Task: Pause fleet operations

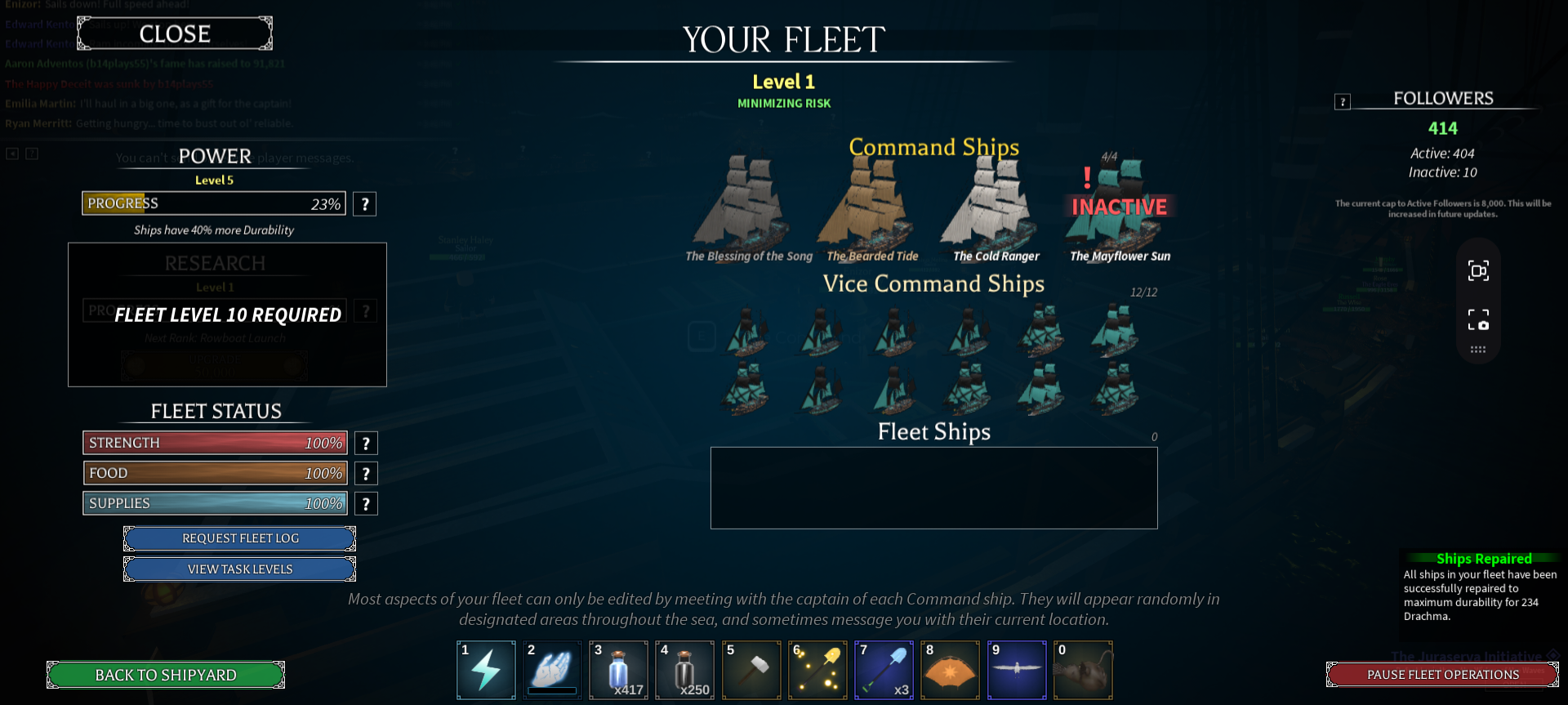Action: pos(1442,675)
